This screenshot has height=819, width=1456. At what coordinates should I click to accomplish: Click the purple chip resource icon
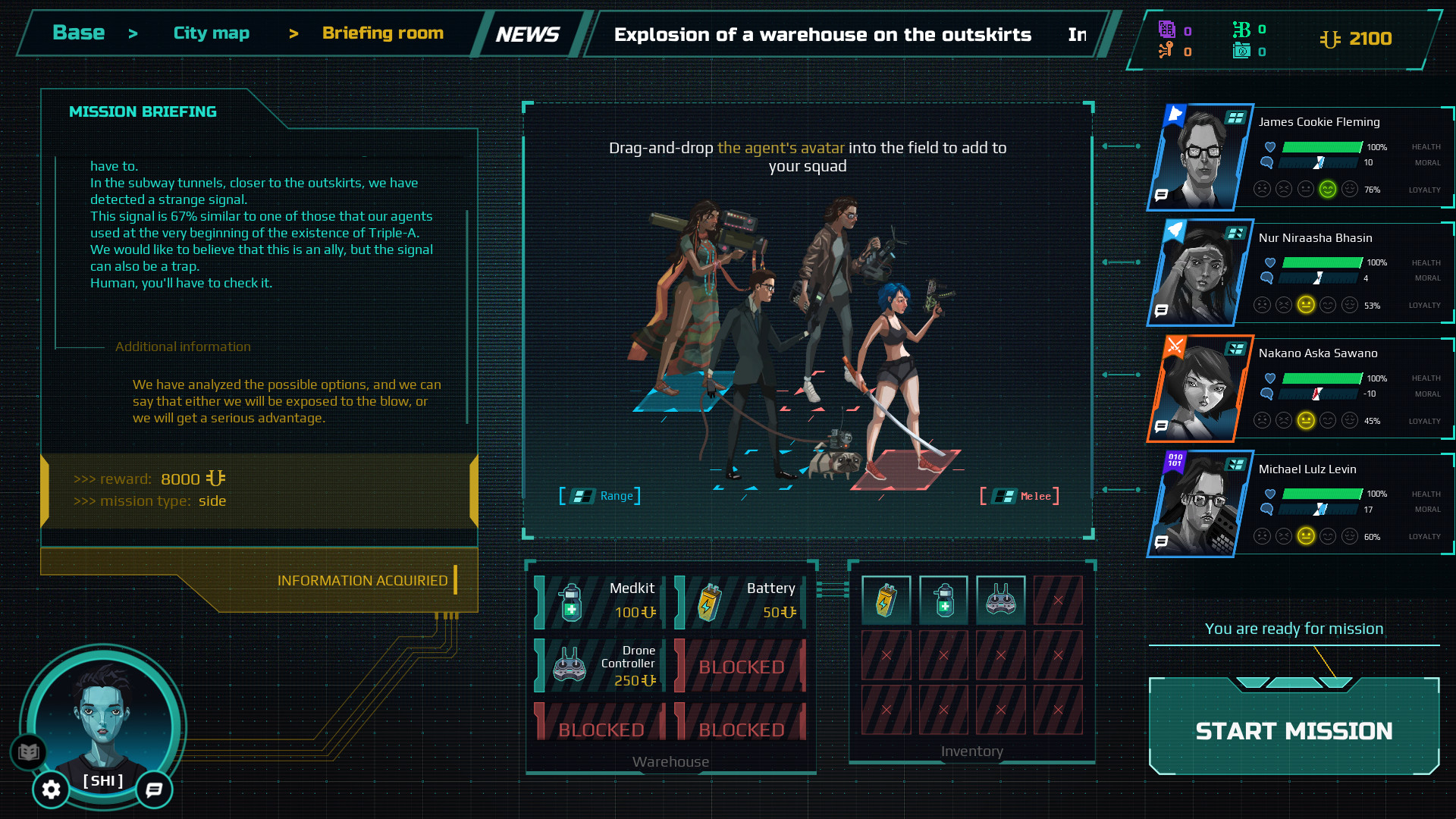[1166, 28]
